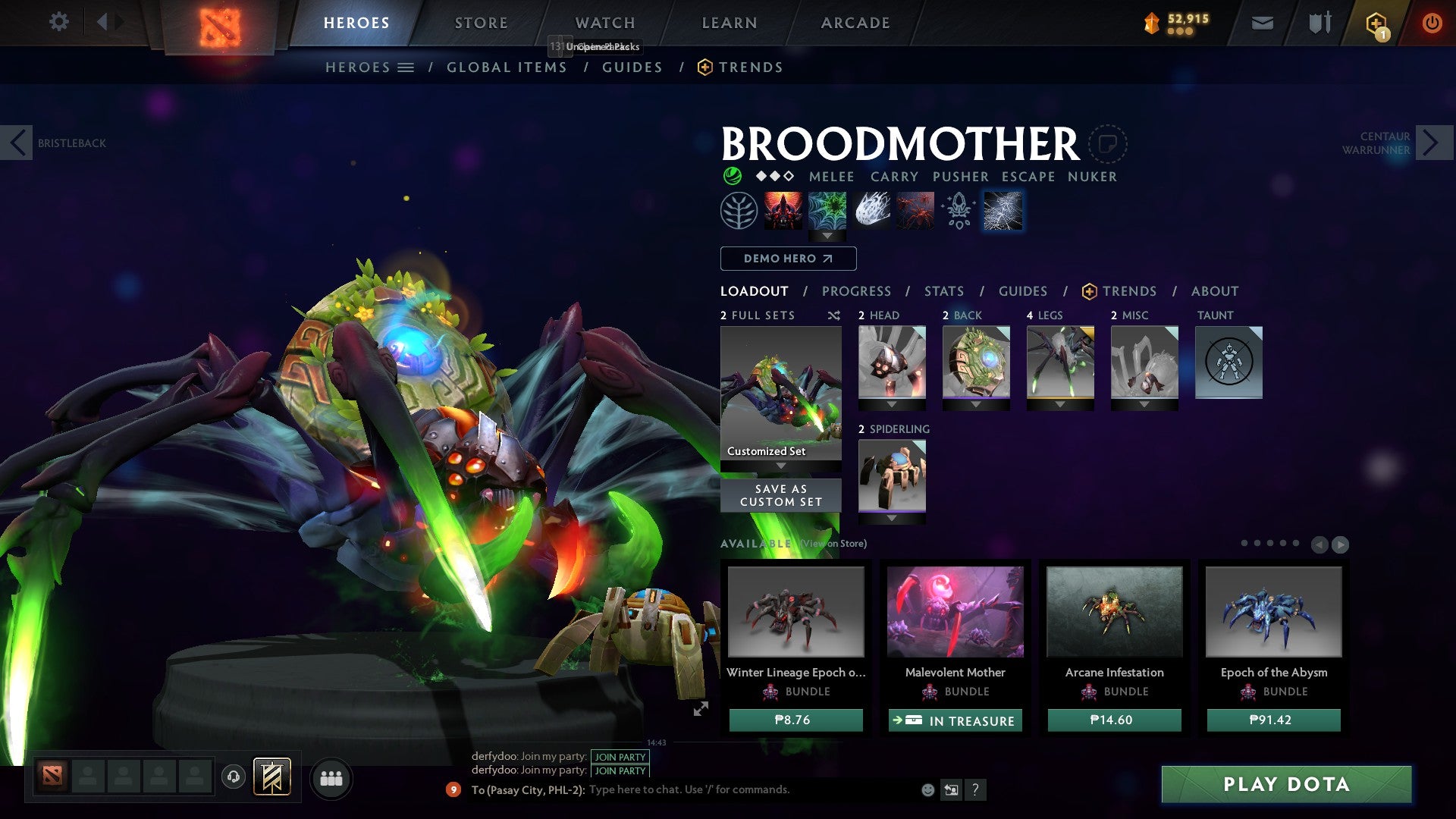This screenshot has width=1456, height=819.
Task: Open the settings gear icon top left
Action: 58,21
